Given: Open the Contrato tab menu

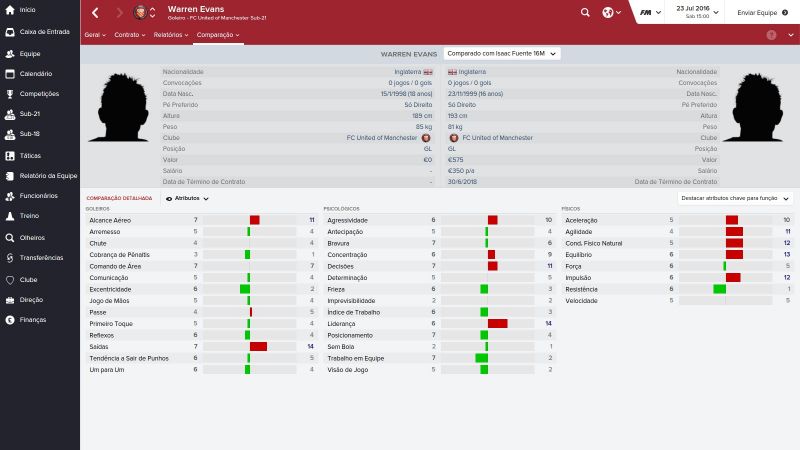Looking at the screenshot, I should (129, 34).
